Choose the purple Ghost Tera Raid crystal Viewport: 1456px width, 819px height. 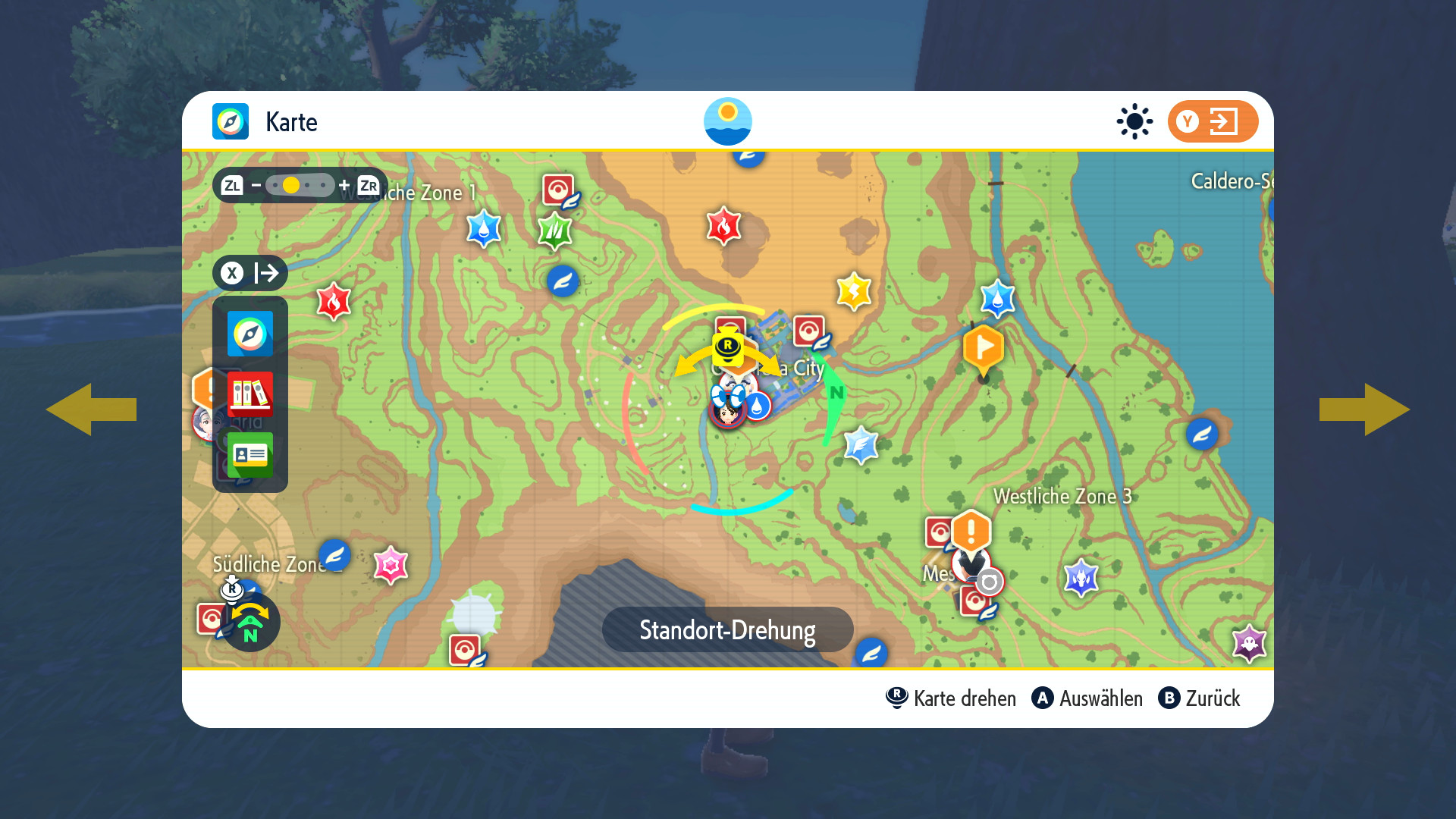click(1249, 643)
